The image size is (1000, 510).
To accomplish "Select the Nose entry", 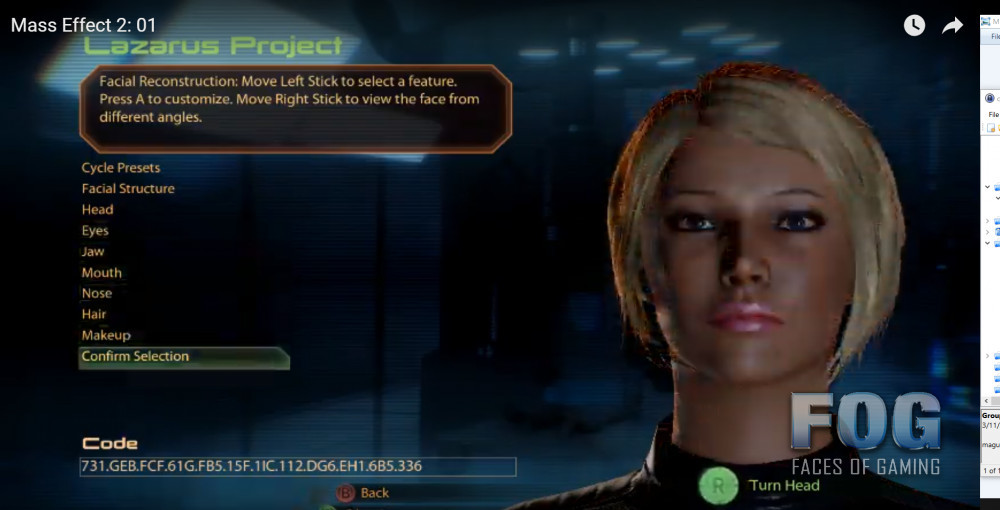I will click(x=97, y=294).
